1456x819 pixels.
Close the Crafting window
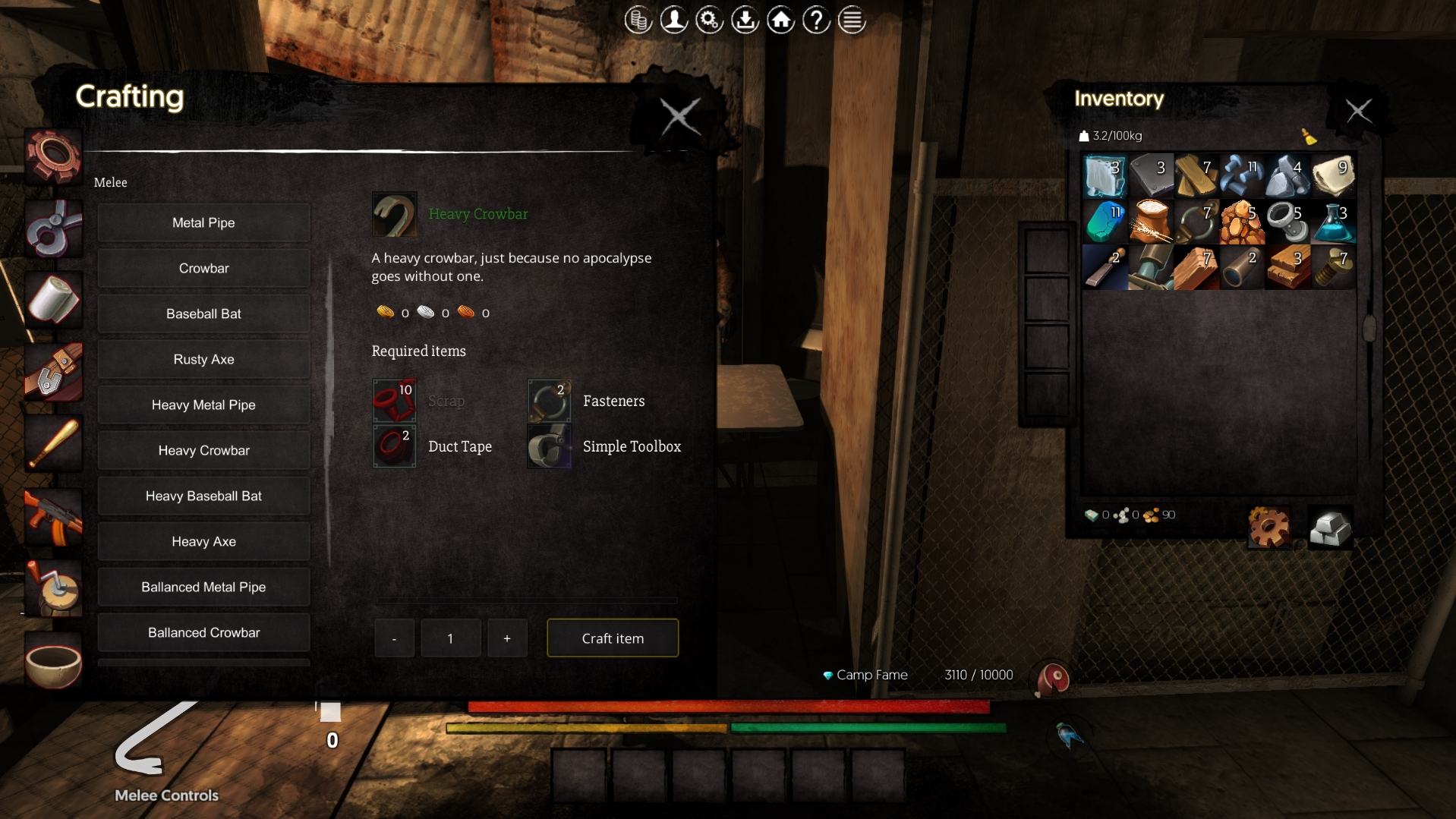[x=679, y=117]
